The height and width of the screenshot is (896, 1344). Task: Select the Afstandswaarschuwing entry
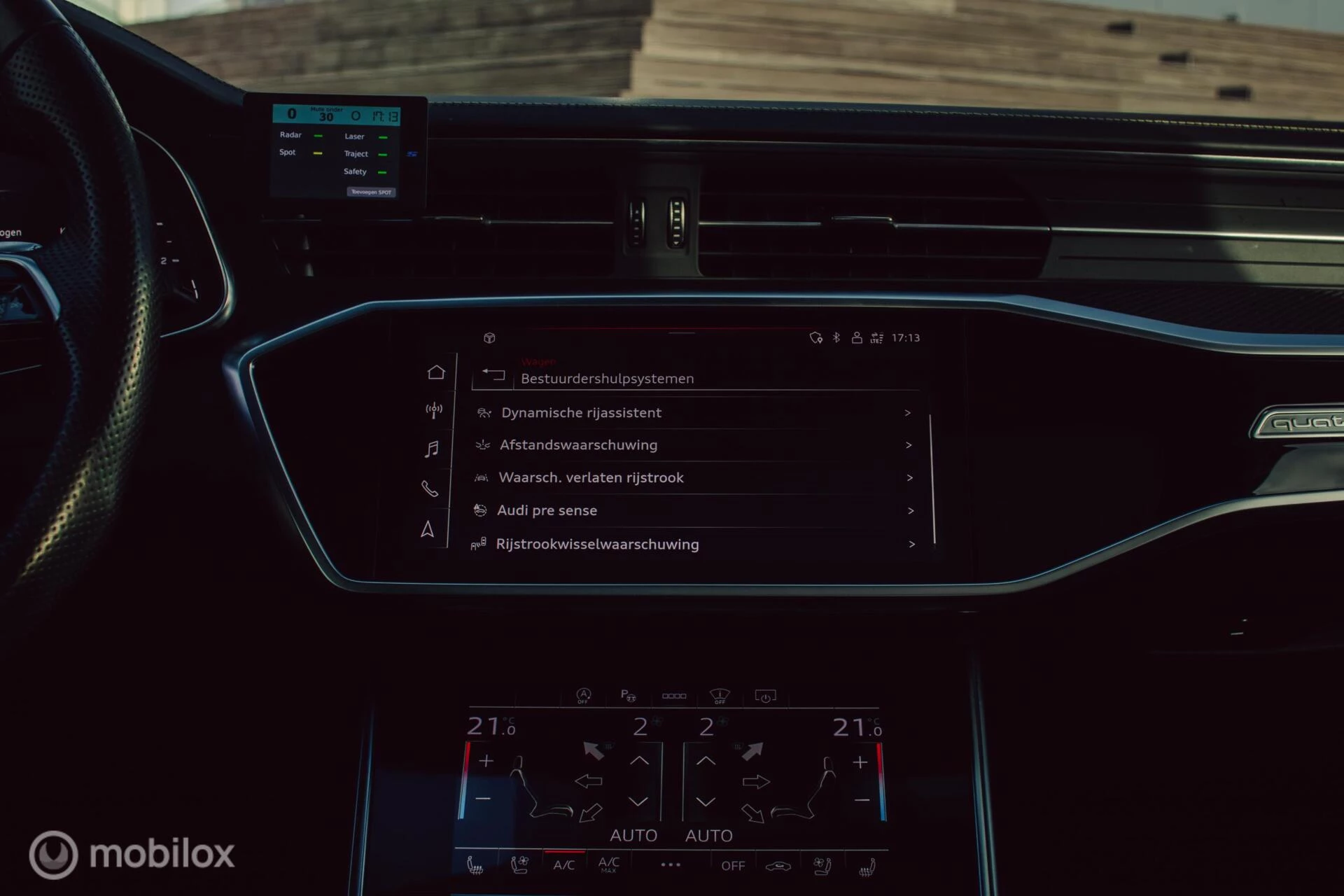tap(578, 445)
